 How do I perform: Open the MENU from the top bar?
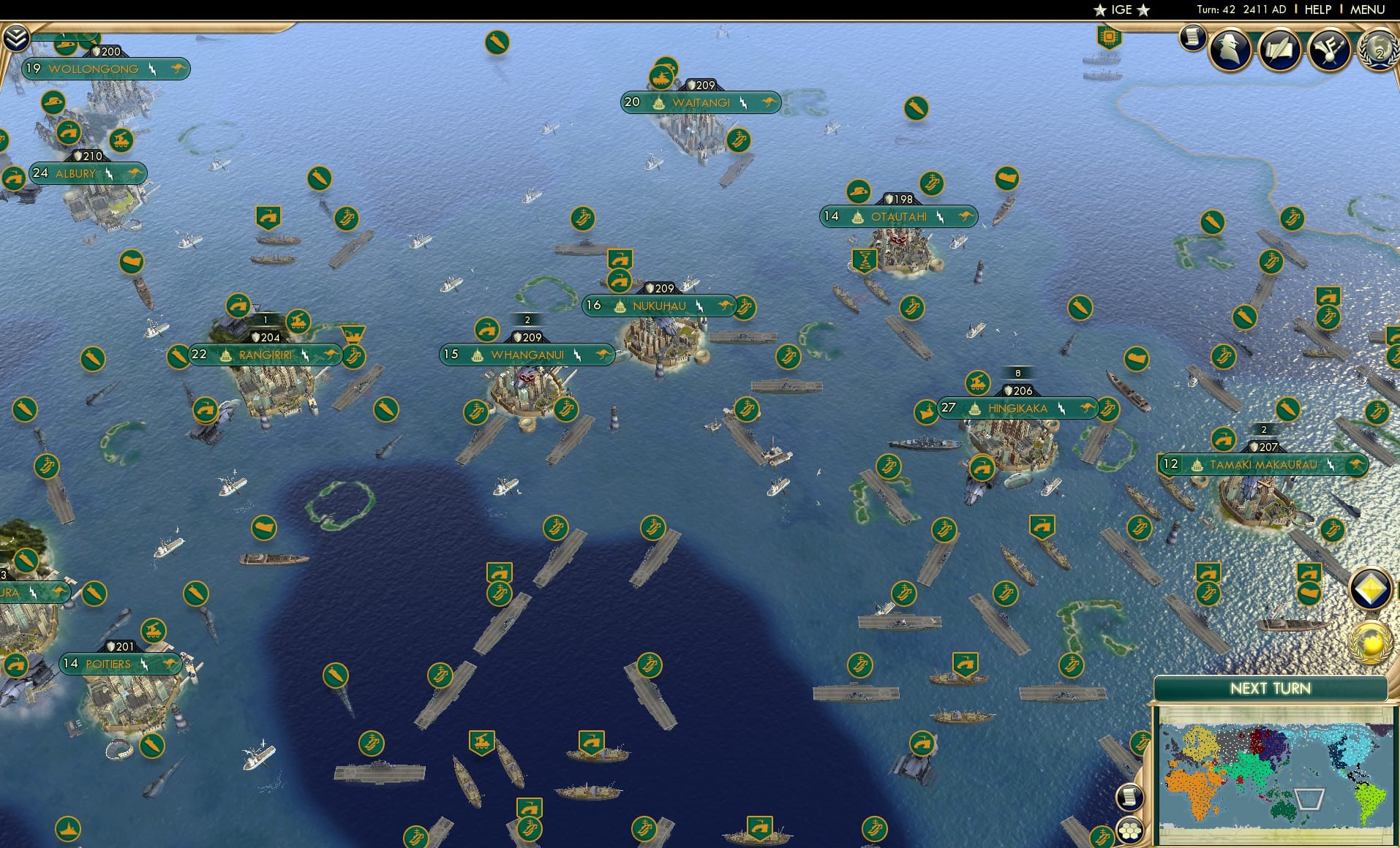(x=1369, y=10)
